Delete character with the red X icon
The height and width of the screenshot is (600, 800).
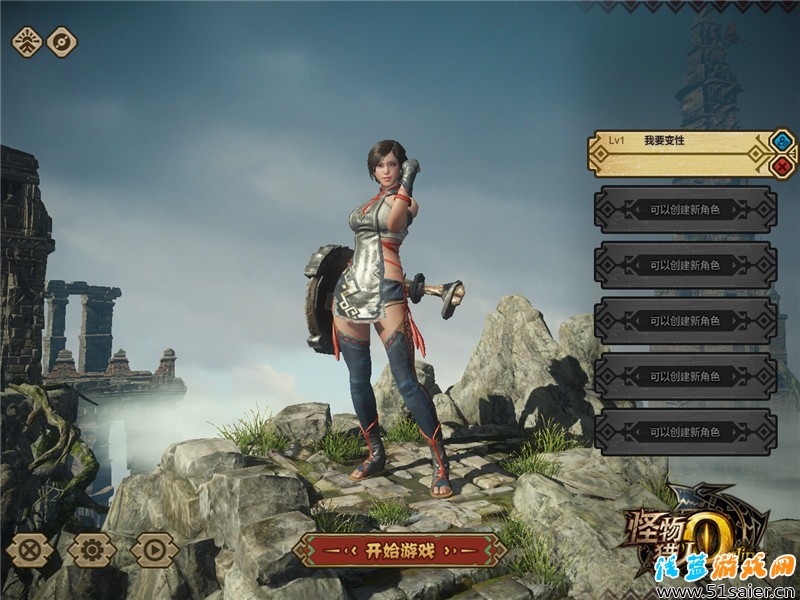pos(783,166)
